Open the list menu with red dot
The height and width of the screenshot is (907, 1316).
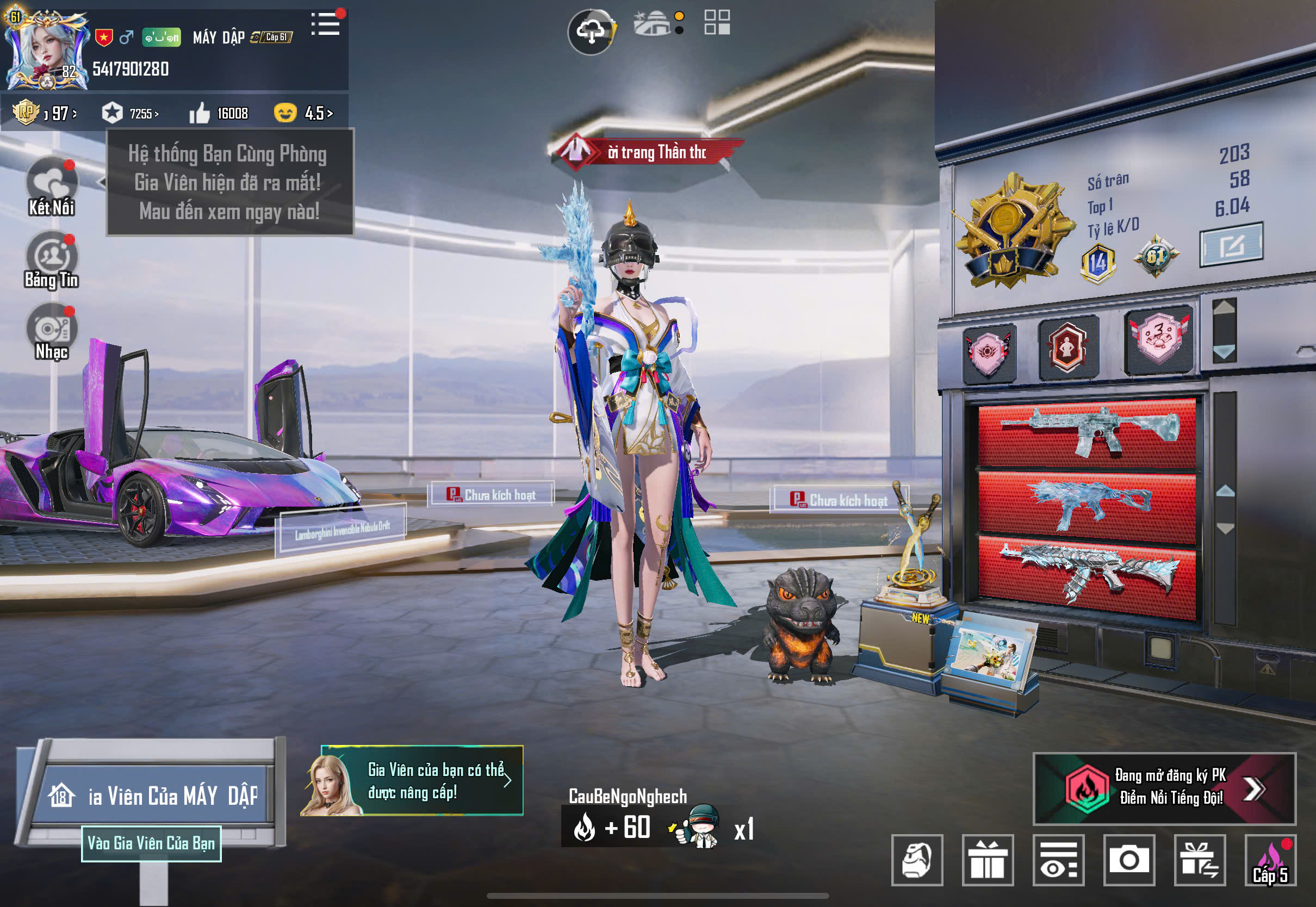pos(326,24)
